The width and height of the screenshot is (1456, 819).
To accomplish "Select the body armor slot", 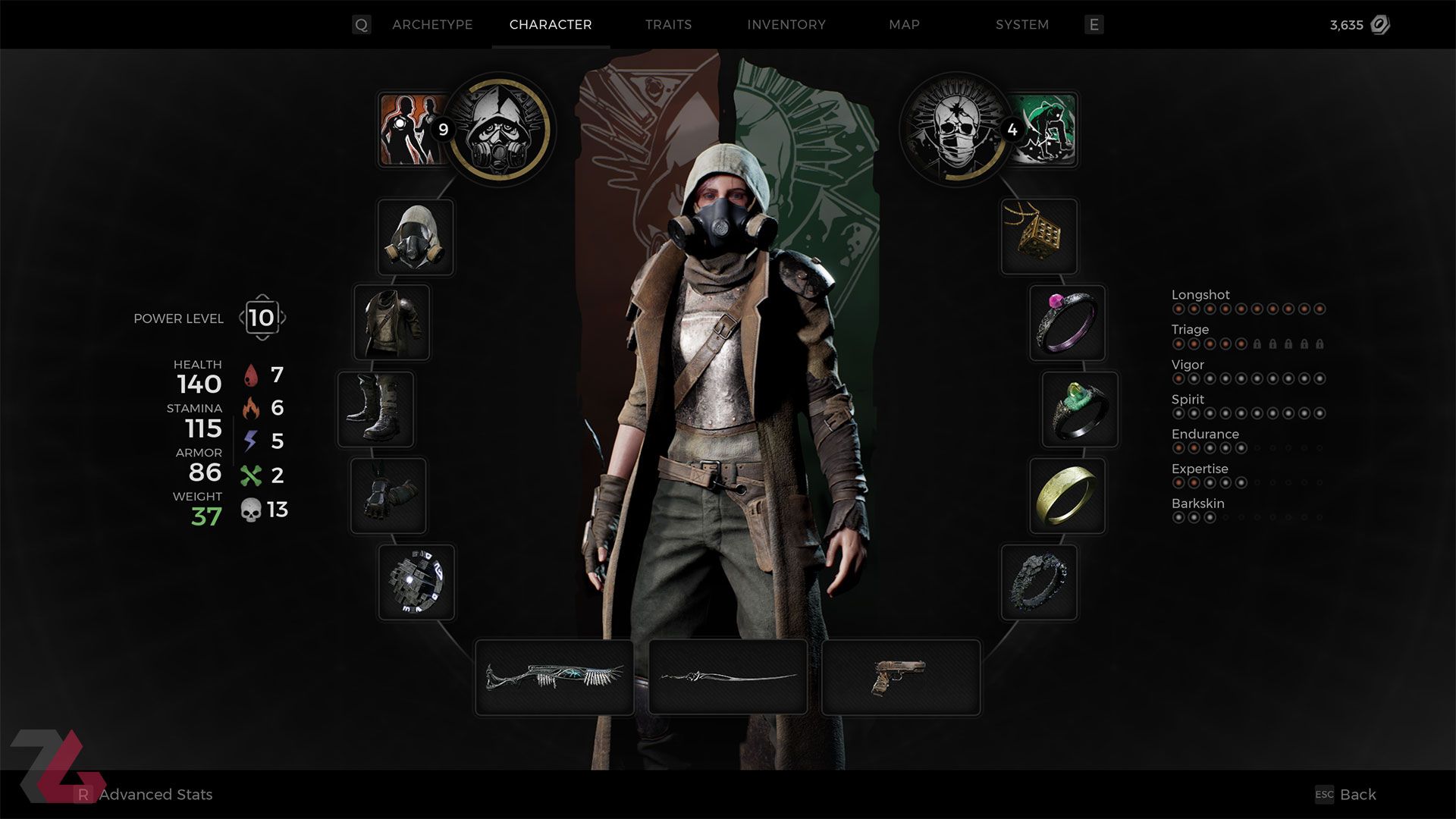I will (393, 323).
